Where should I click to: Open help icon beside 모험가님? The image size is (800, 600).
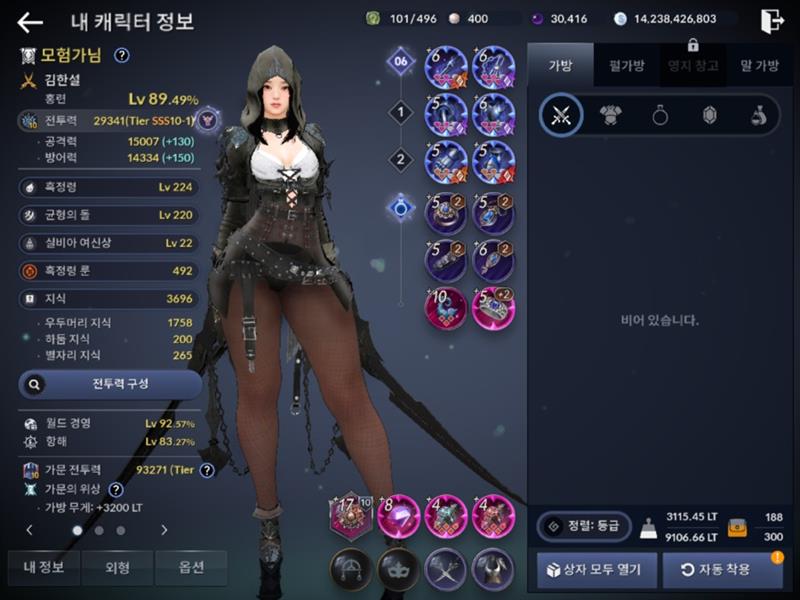pos(122,56)
